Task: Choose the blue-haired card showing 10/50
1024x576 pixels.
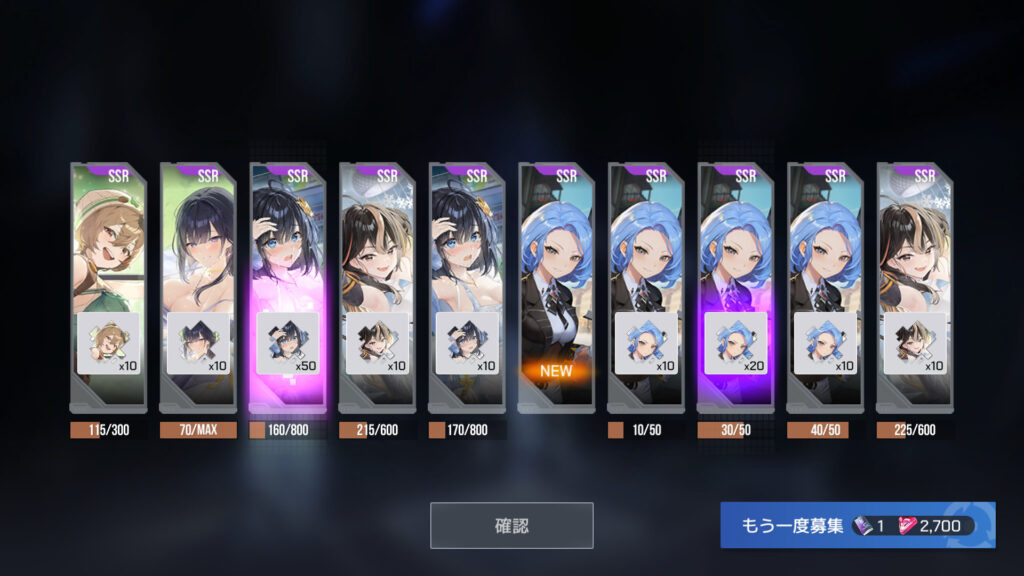Action: pos(646,285)
